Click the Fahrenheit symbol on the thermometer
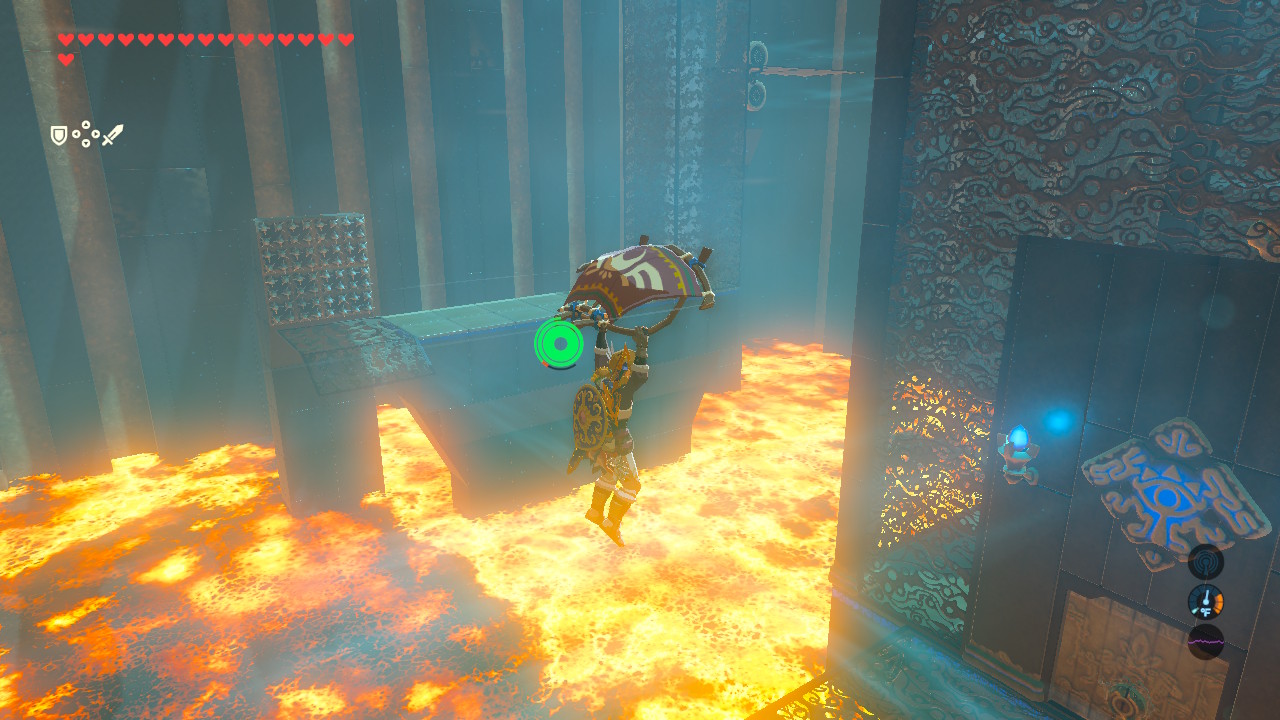Screen dimensions: 1280x720 click(1205, 610)
